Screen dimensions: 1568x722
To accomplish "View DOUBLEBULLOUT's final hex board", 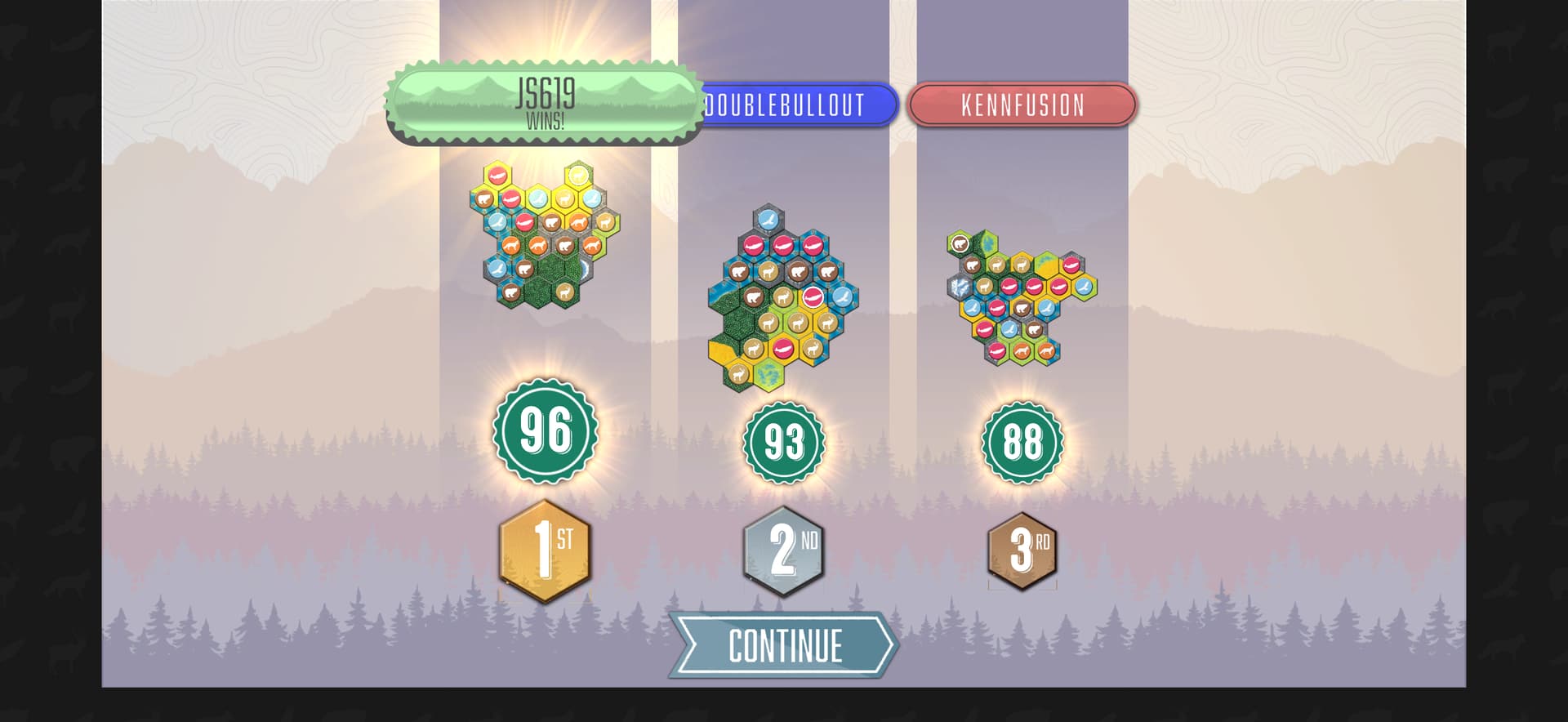I will [782, 299].
